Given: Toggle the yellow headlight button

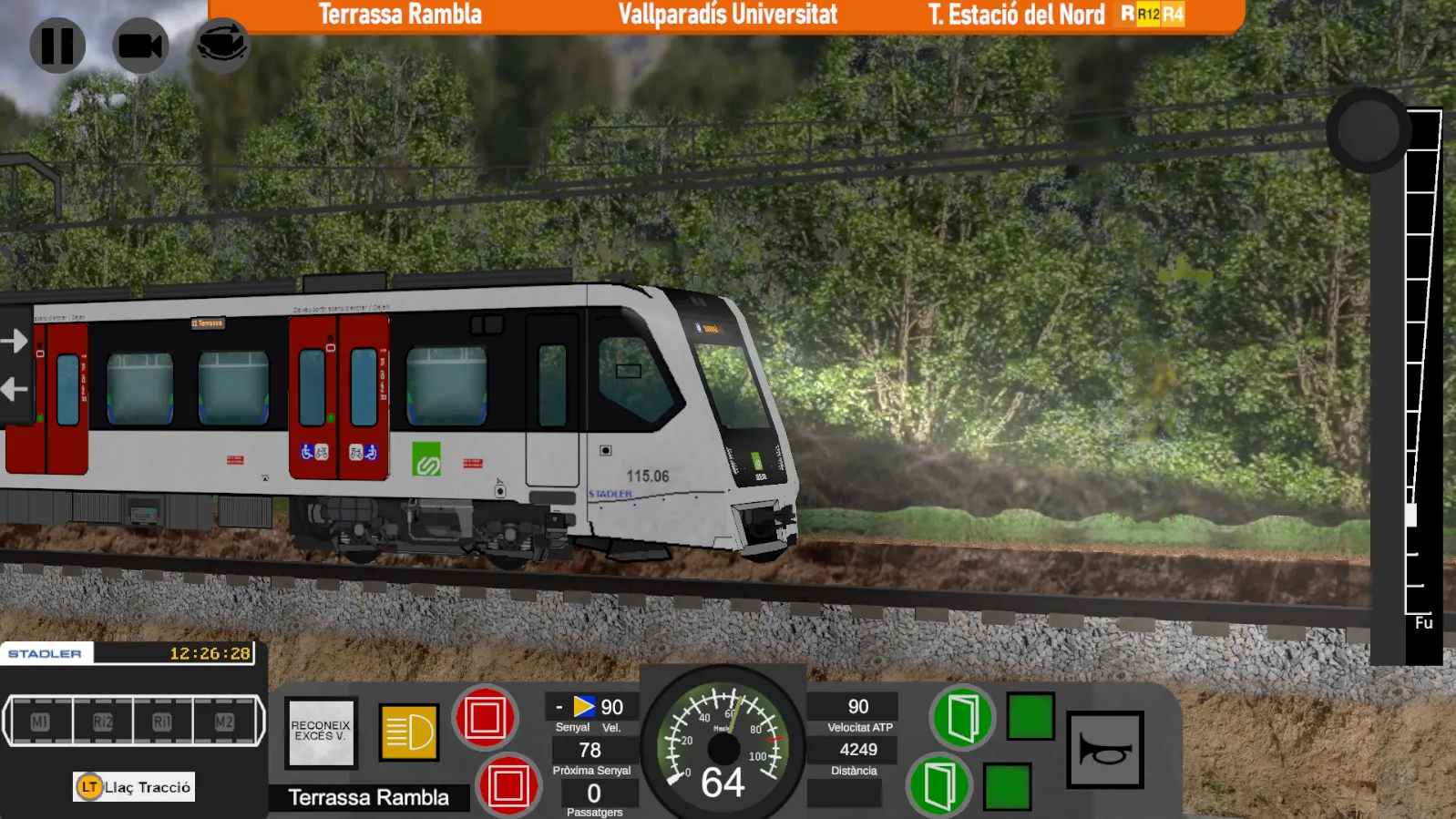Looking at the screenshot, I should click(x=409, y=732).
